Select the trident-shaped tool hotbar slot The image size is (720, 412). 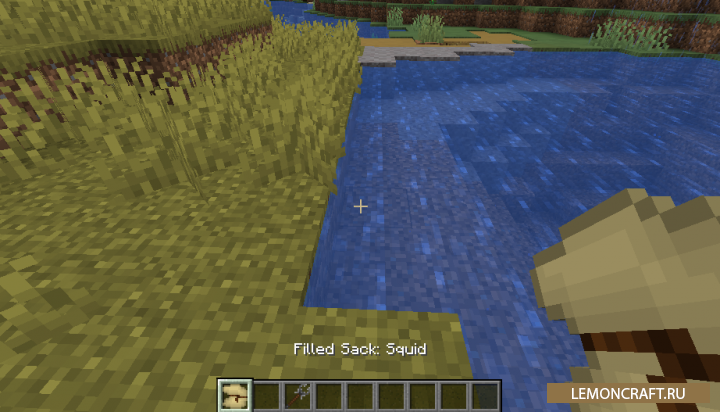297,395
